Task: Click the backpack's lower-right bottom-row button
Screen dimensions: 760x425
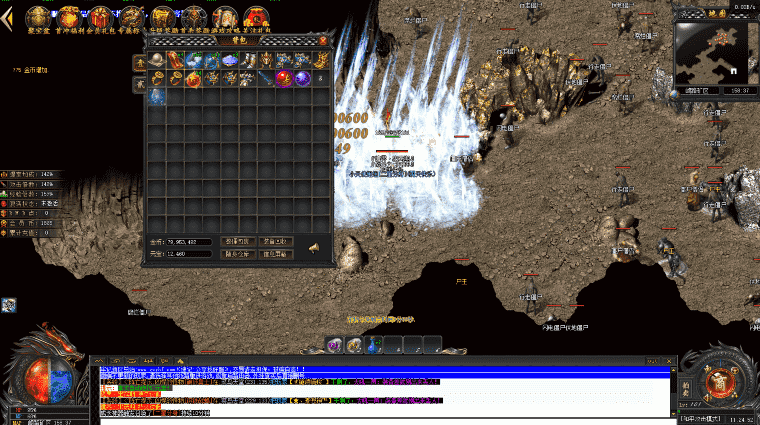Action: click(x=275, y=254)
